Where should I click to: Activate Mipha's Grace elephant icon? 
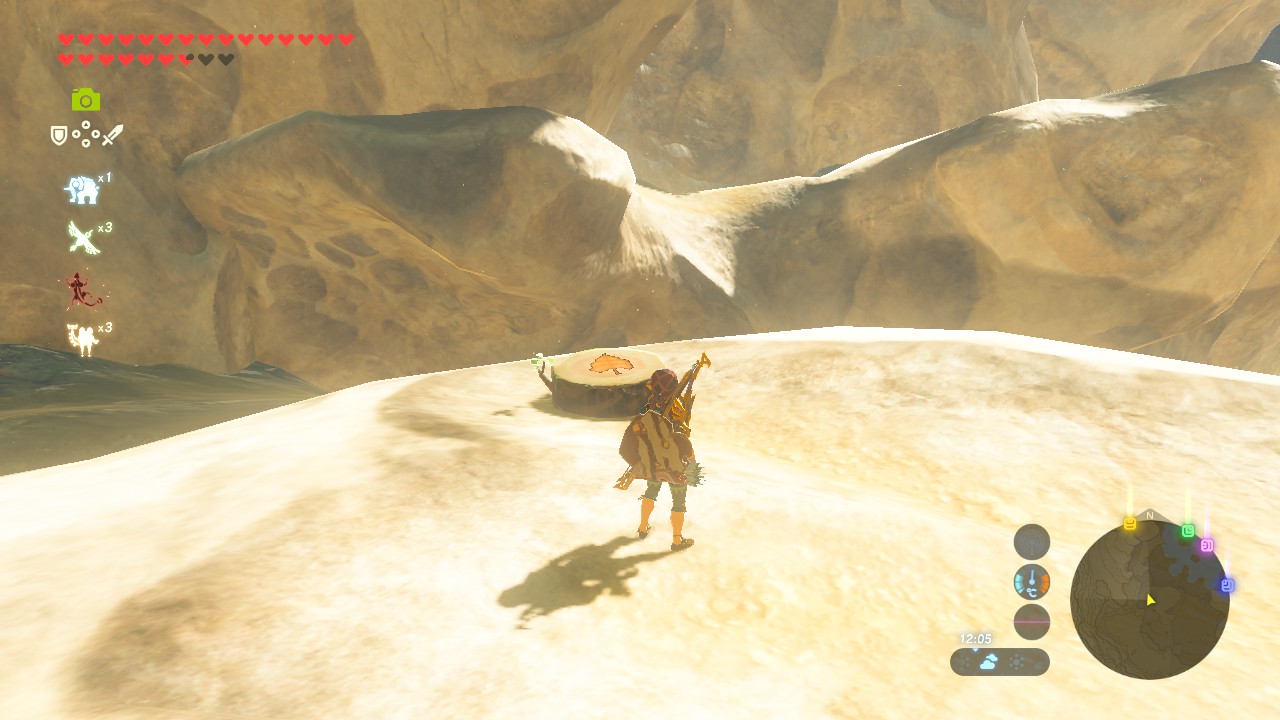[x=82, y=190]
